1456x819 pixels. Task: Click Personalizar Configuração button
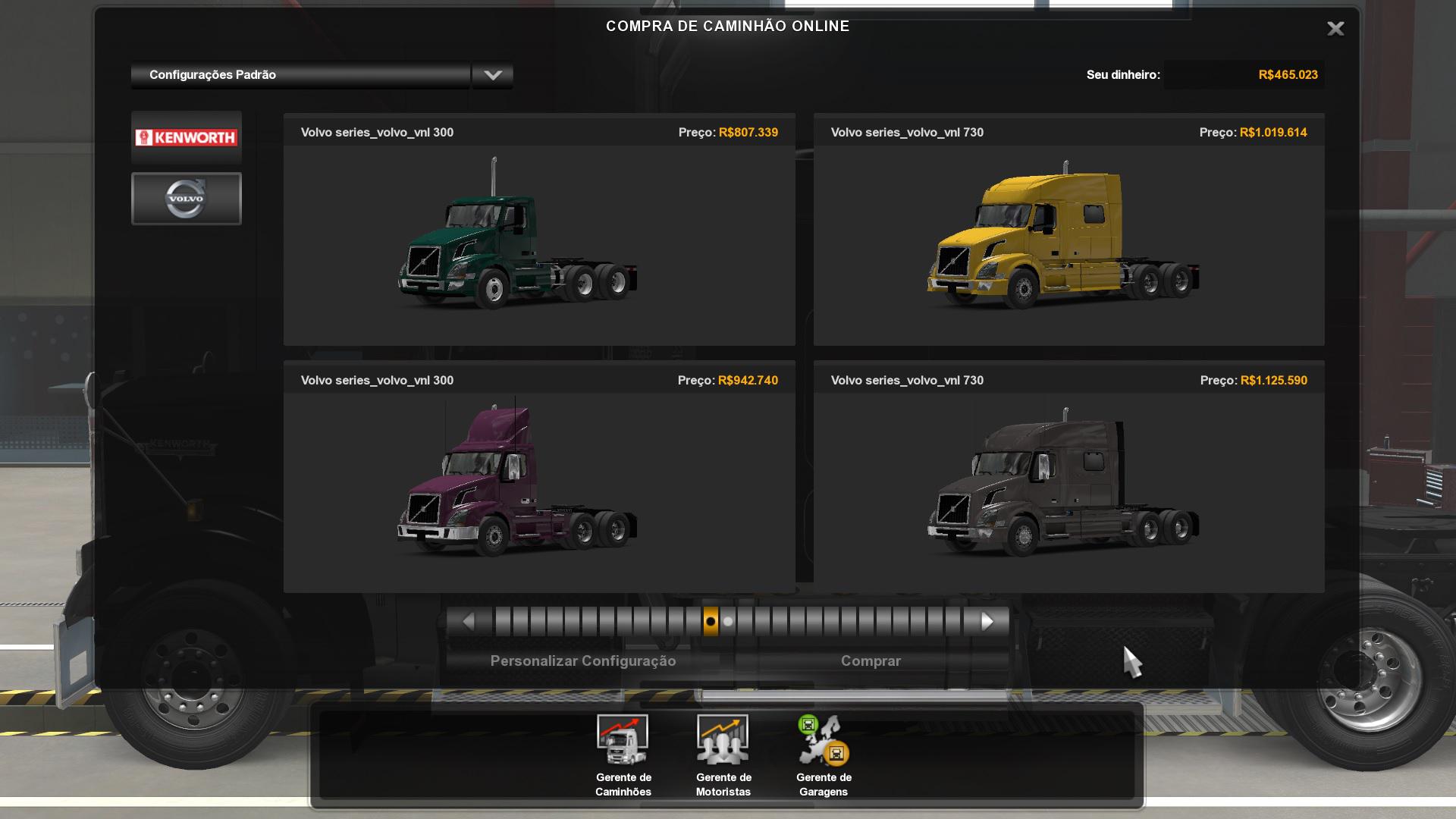(x=582, y=661)
